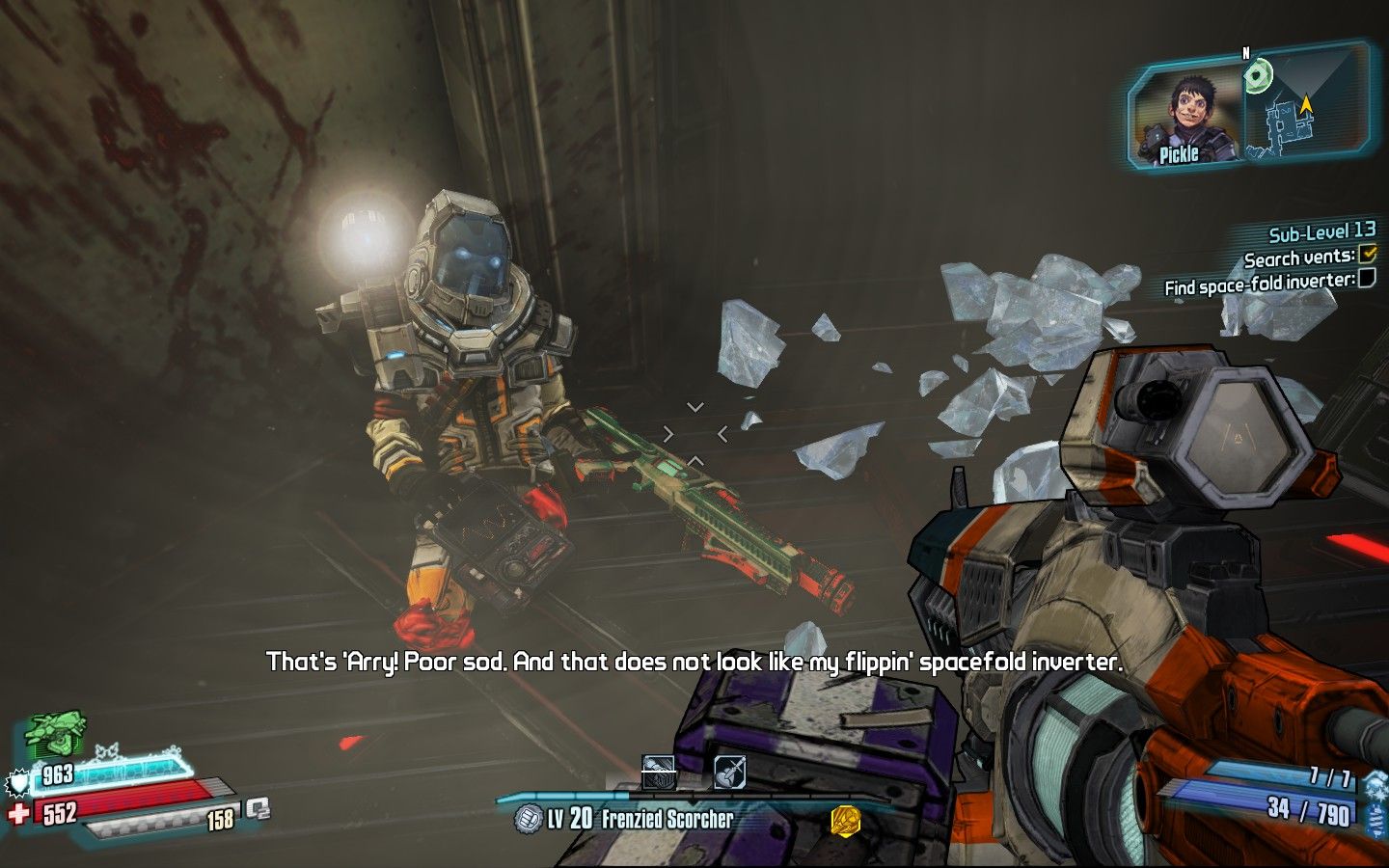Click the checked Search vents objective box
Screen dimensions: 1389x868
click(x=1367, y=255)
